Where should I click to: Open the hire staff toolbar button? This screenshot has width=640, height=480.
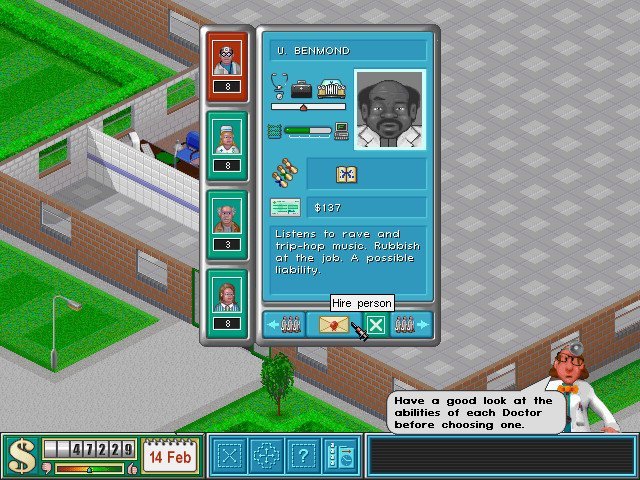point(338,456)
